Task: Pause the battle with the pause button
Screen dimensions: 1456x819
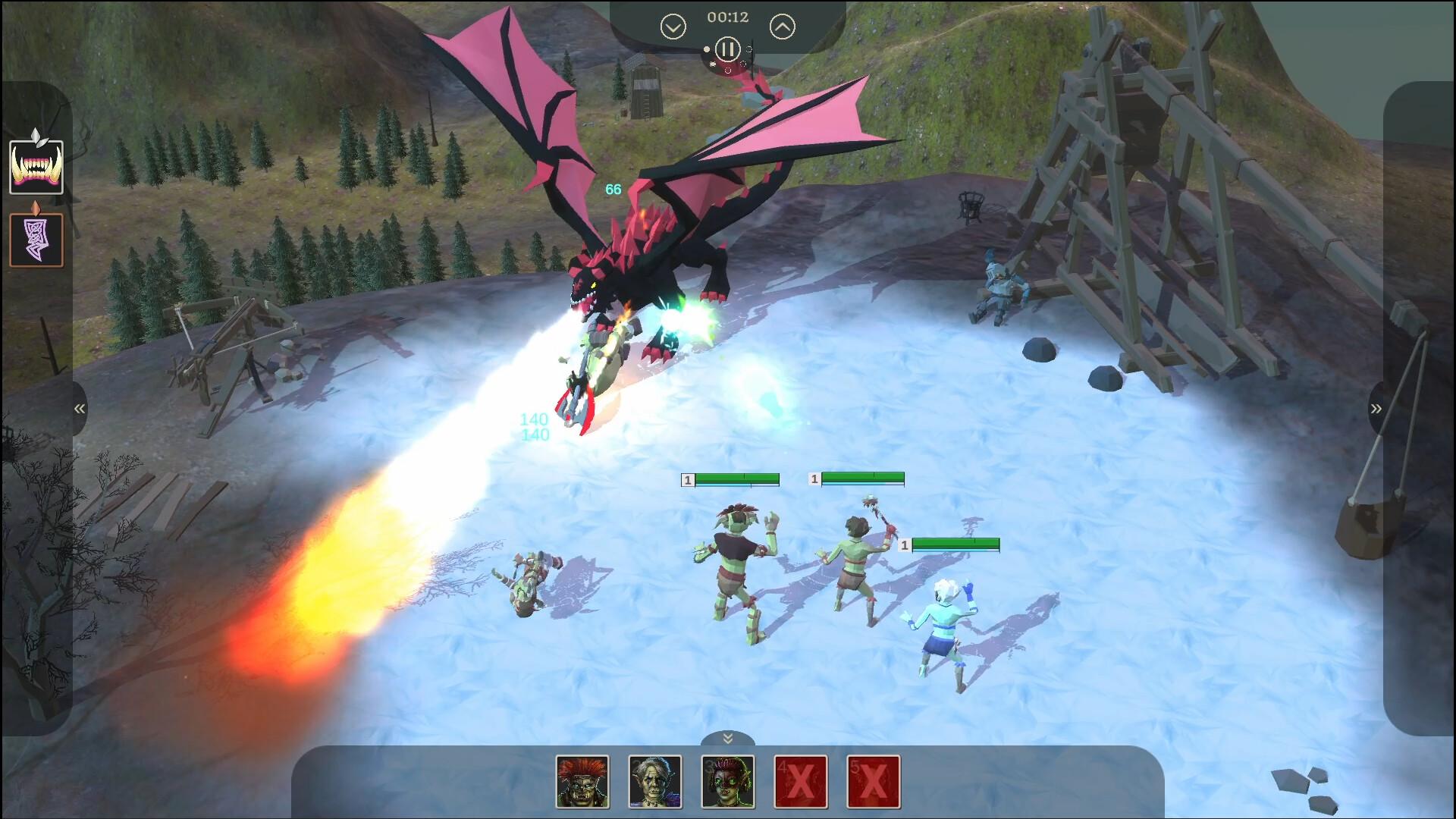Action: 727,50
